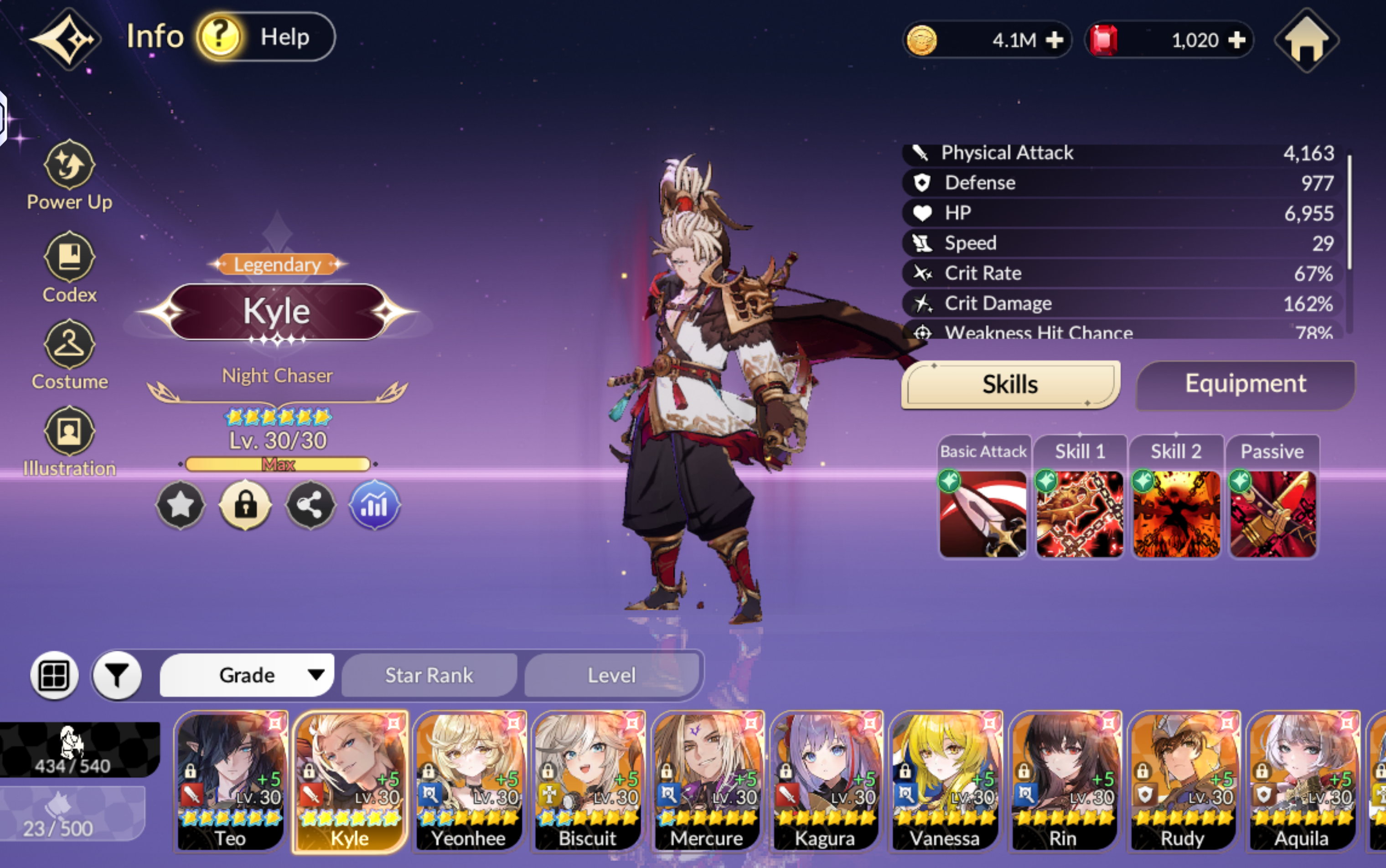Go back using the diamond arrow button
Screen dimensions: 1386x868
(66, 39)
